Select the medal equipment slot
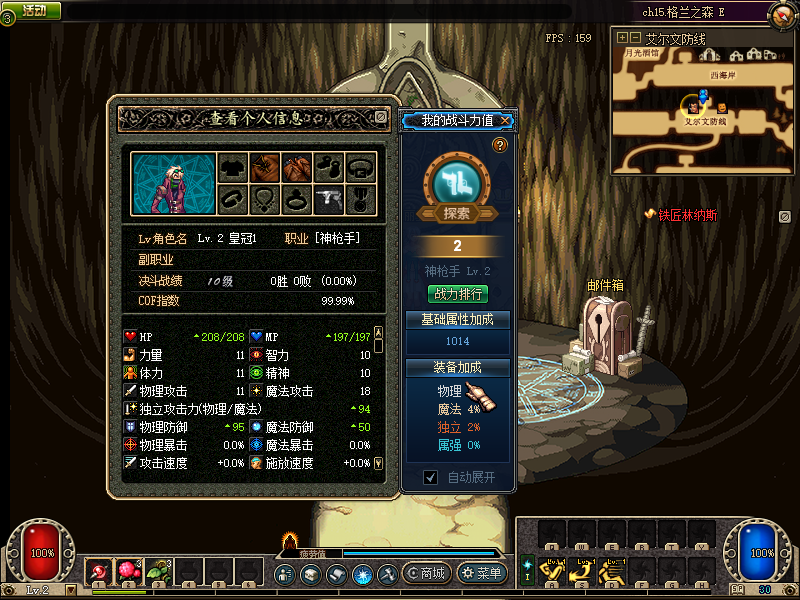The width and height of the screenshot is (800, 600). (361, 199)
